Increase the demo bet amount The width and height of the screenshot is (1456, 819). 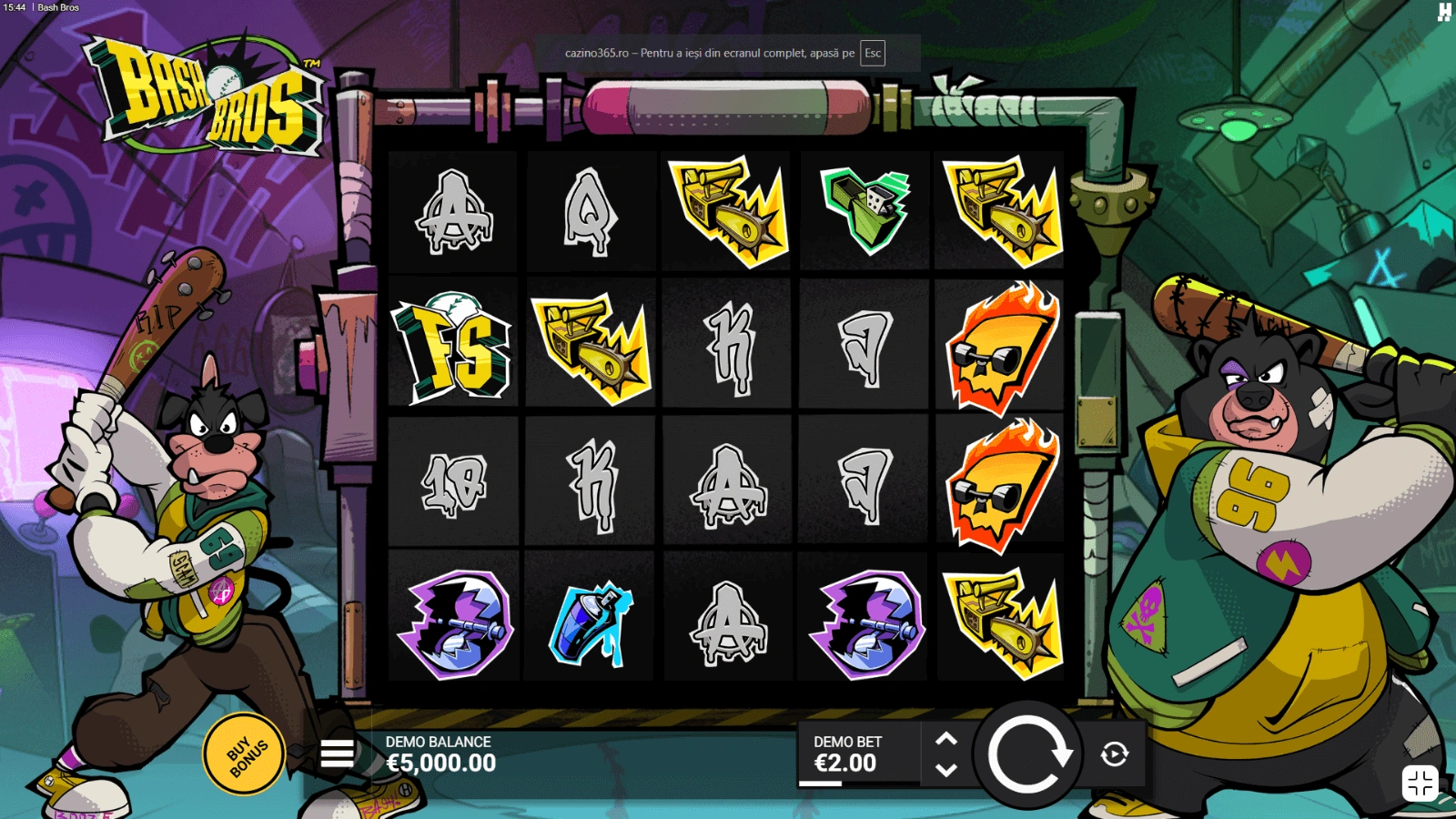click(x=946, y=739)
